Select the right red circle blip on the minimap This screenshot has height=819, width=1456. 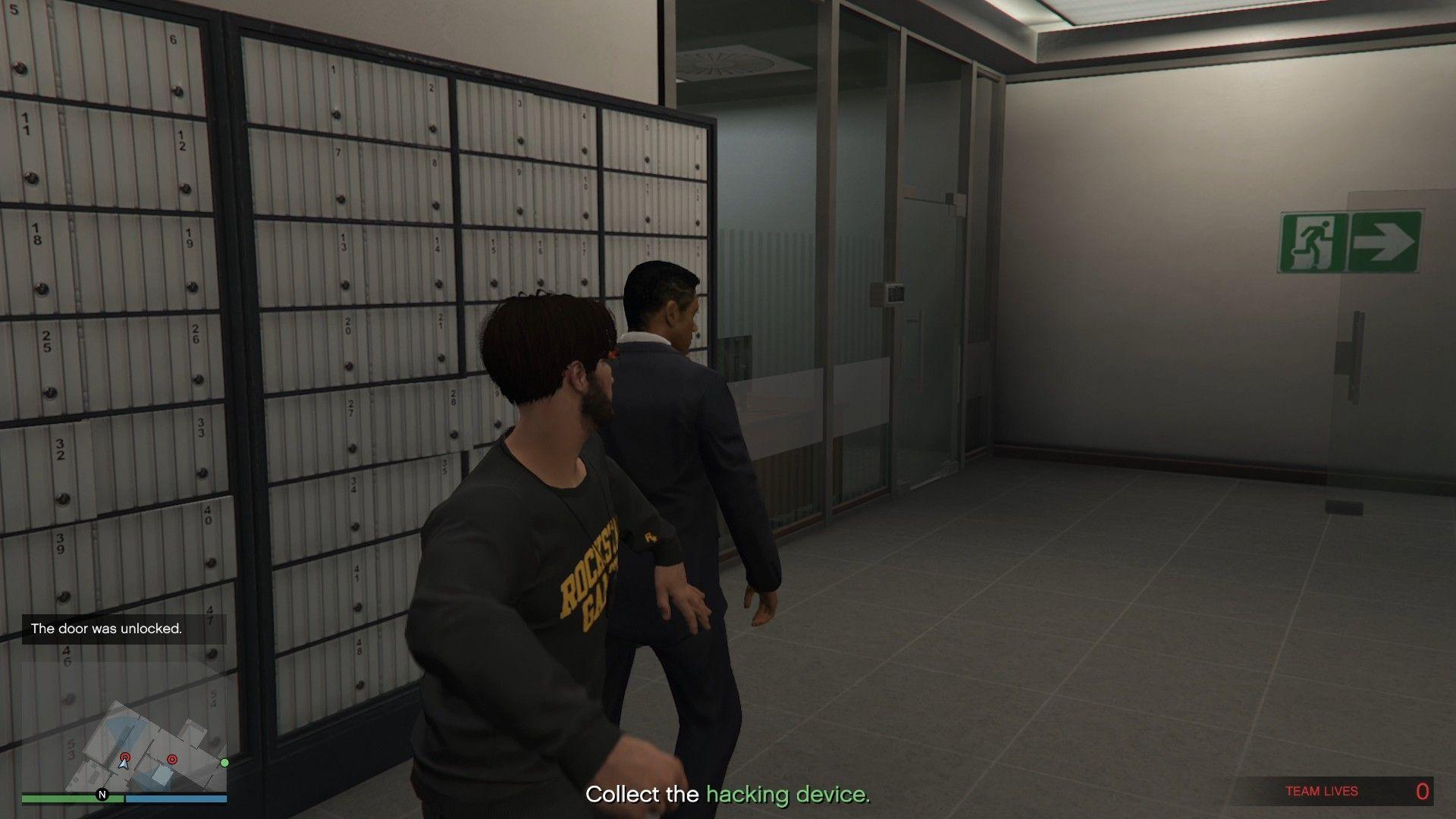tap(173, 757)
